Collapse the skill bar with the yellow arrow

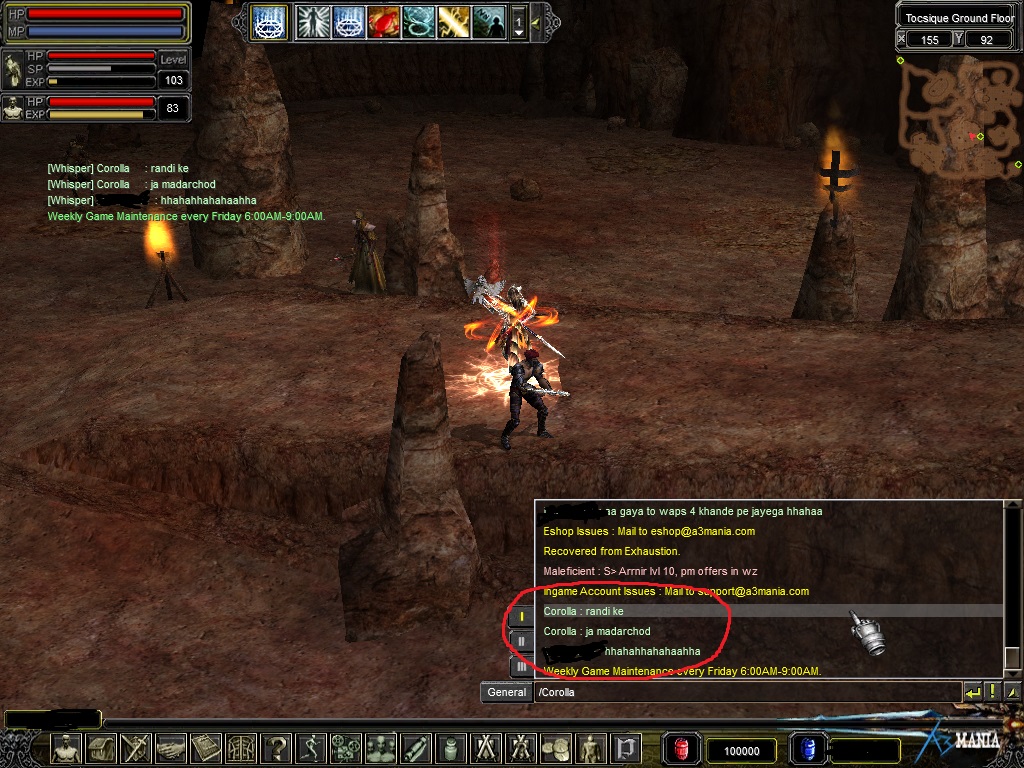(536, 22)
